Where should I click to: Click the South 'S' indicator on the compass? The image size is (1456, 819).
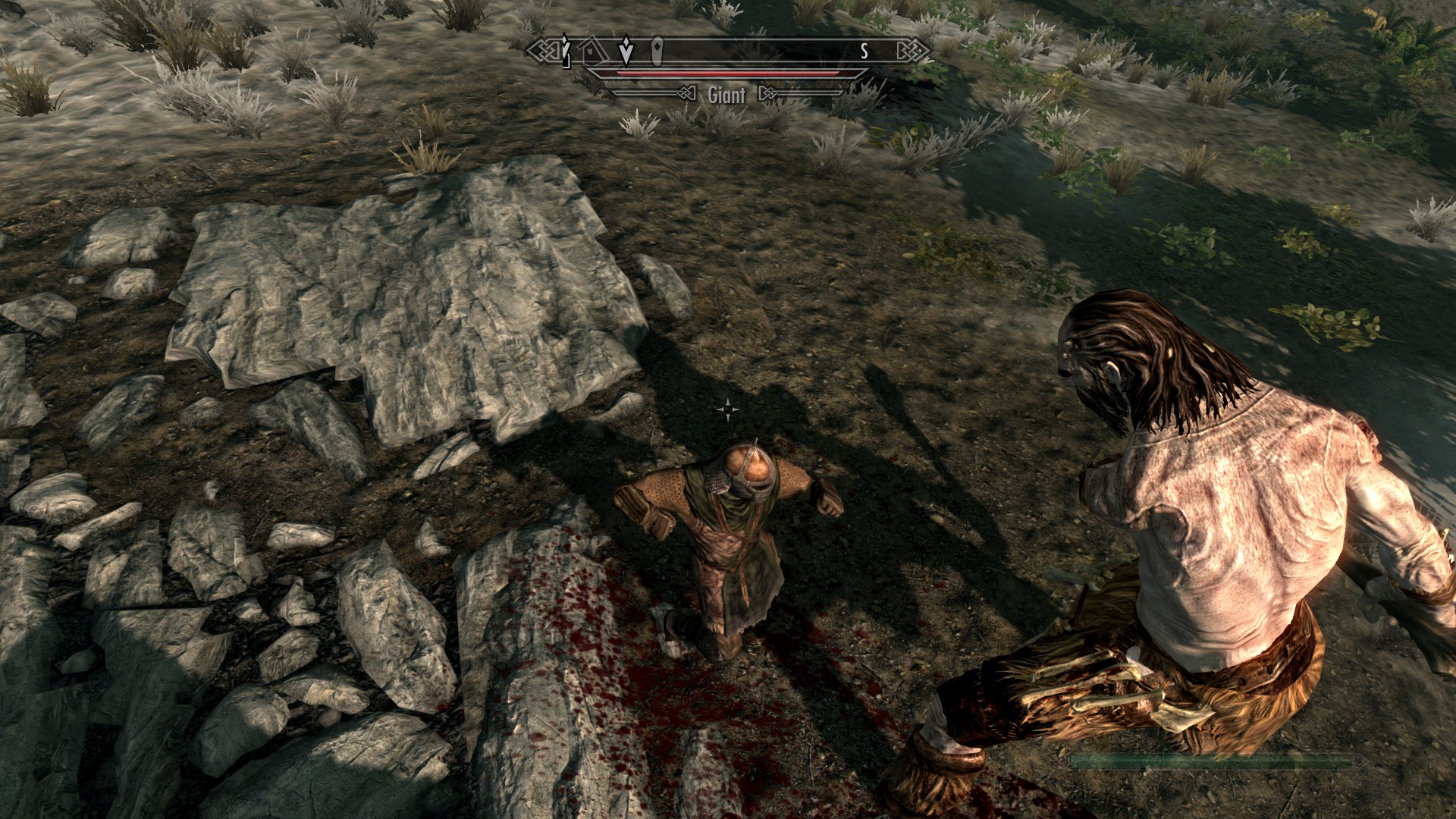(x=864, y=52)
